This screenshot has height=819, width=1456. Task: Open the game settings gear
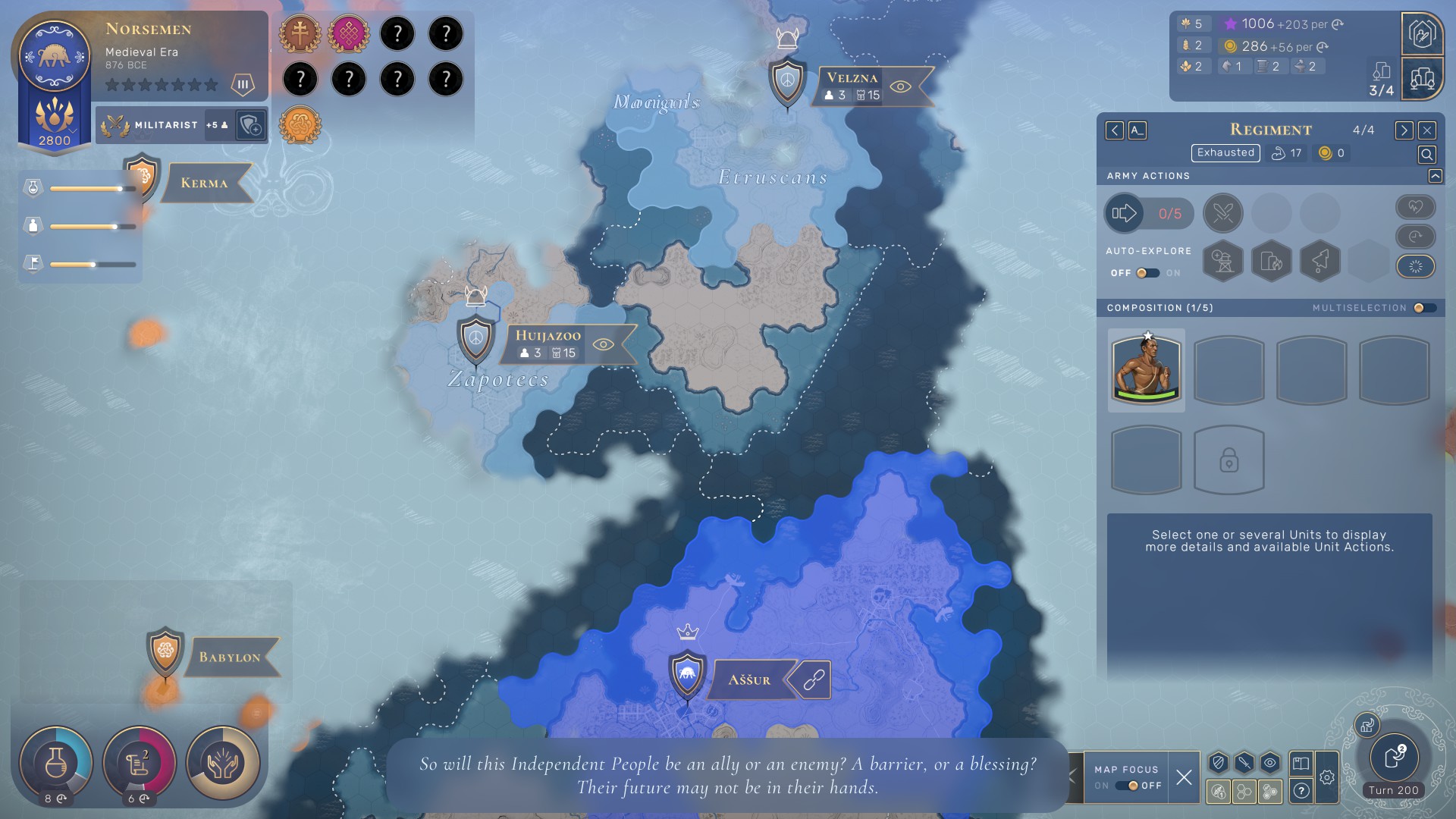coord(1326,777)
